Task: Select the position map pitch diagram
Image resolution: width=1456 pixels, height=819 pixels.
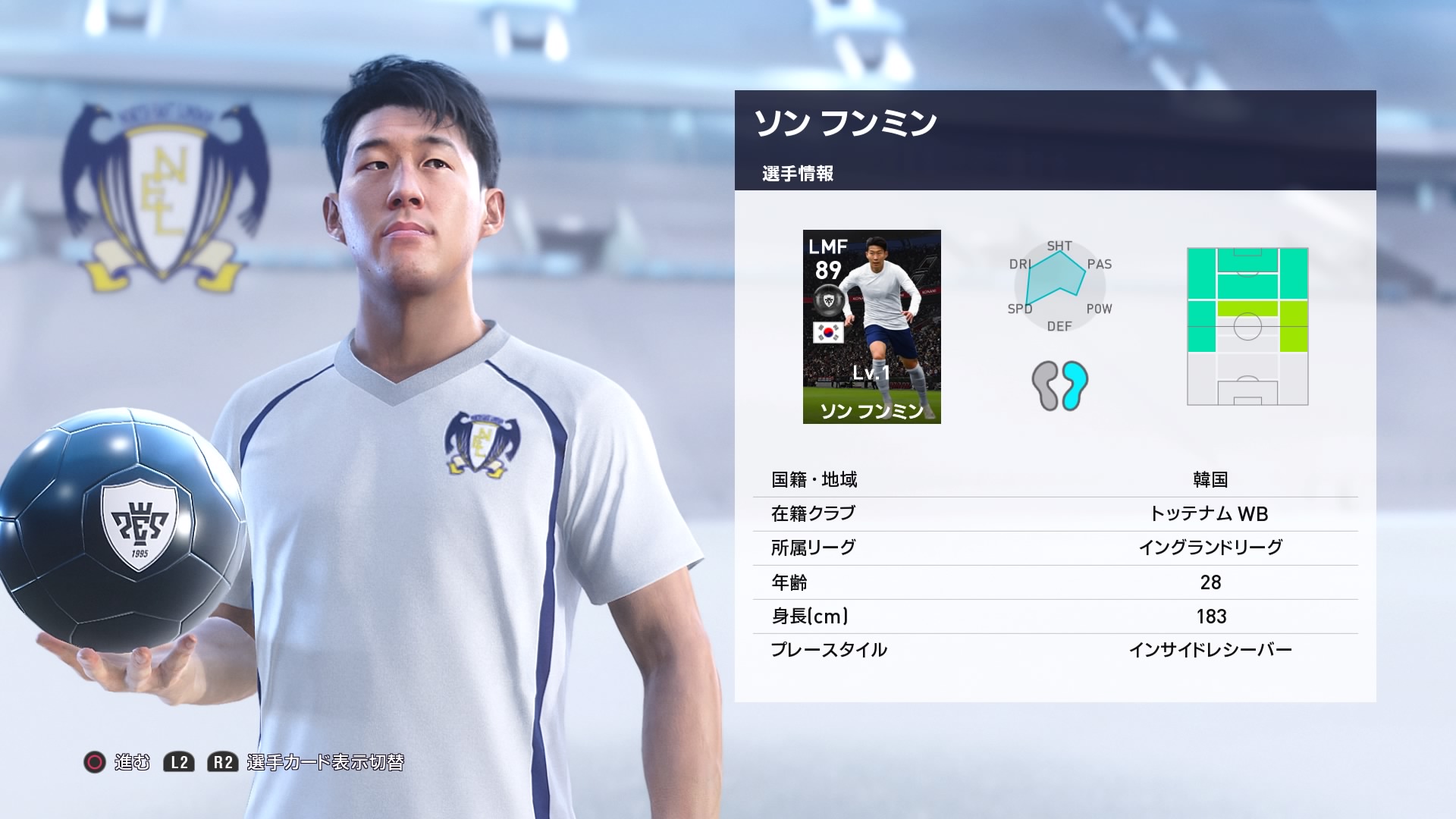Action: pos(1249,326)
